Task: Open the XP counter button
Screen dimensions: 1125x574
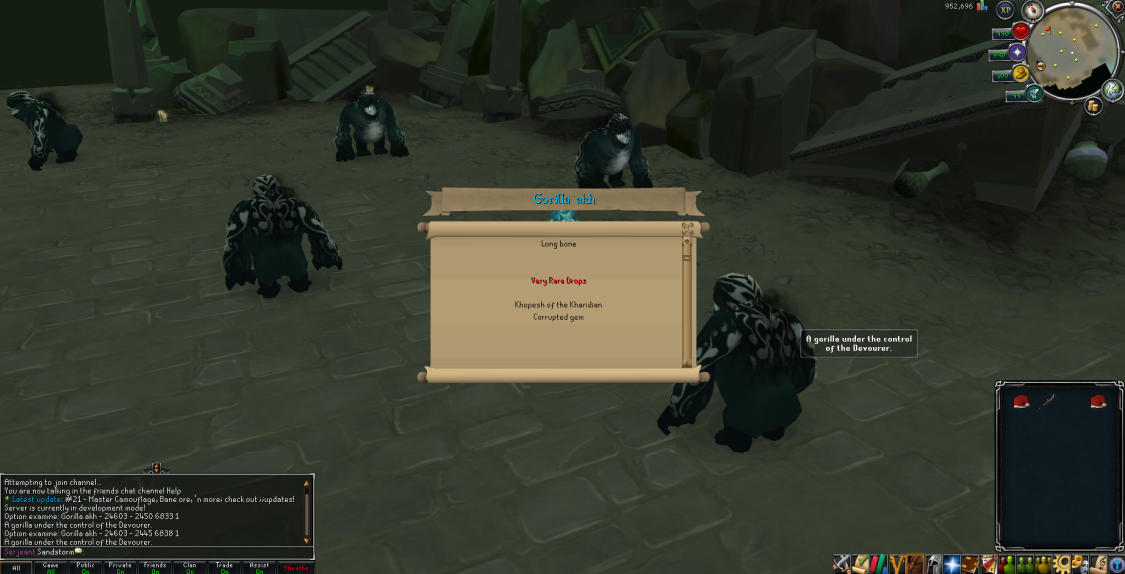Action: pos(1006,9)
